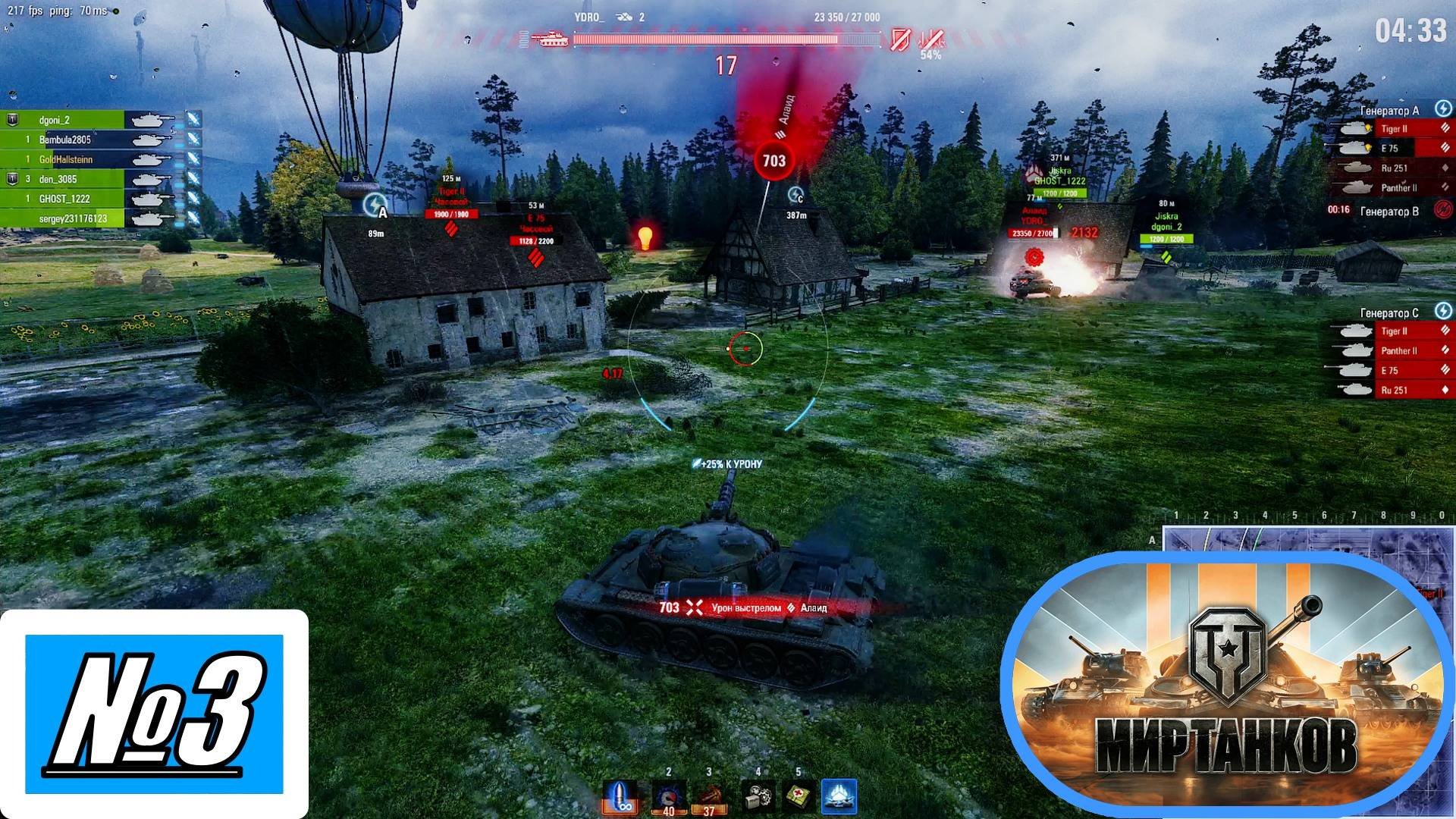Select GHOST_1222 in the team list
The width and height of the screenshot is (1456, 819).
point(64,199)
